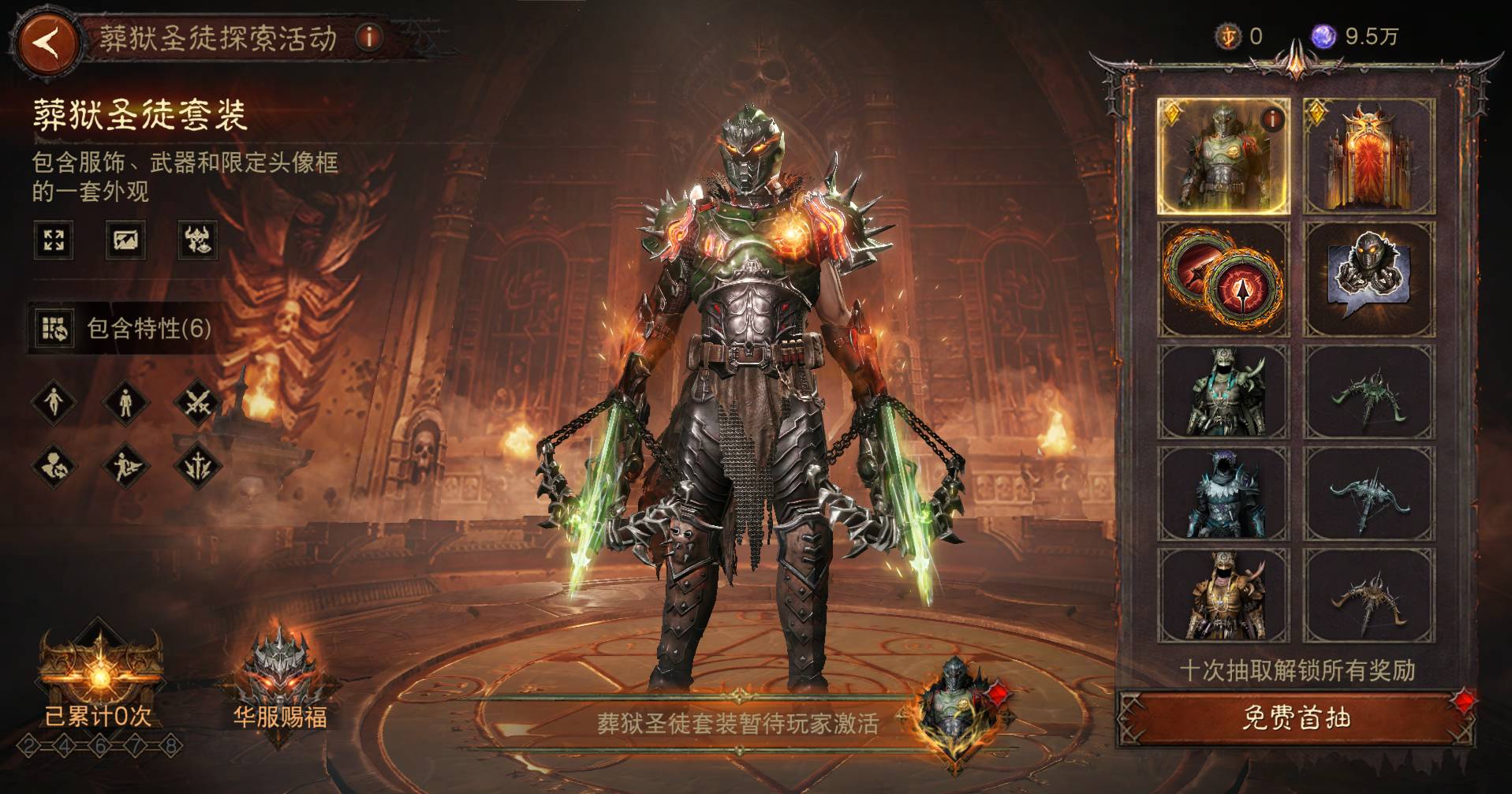Image resolution: width=1512 pixels, height=794 pixels.
Task: Choose the red skill emblems reward tile
Action: click(1223, 279)
